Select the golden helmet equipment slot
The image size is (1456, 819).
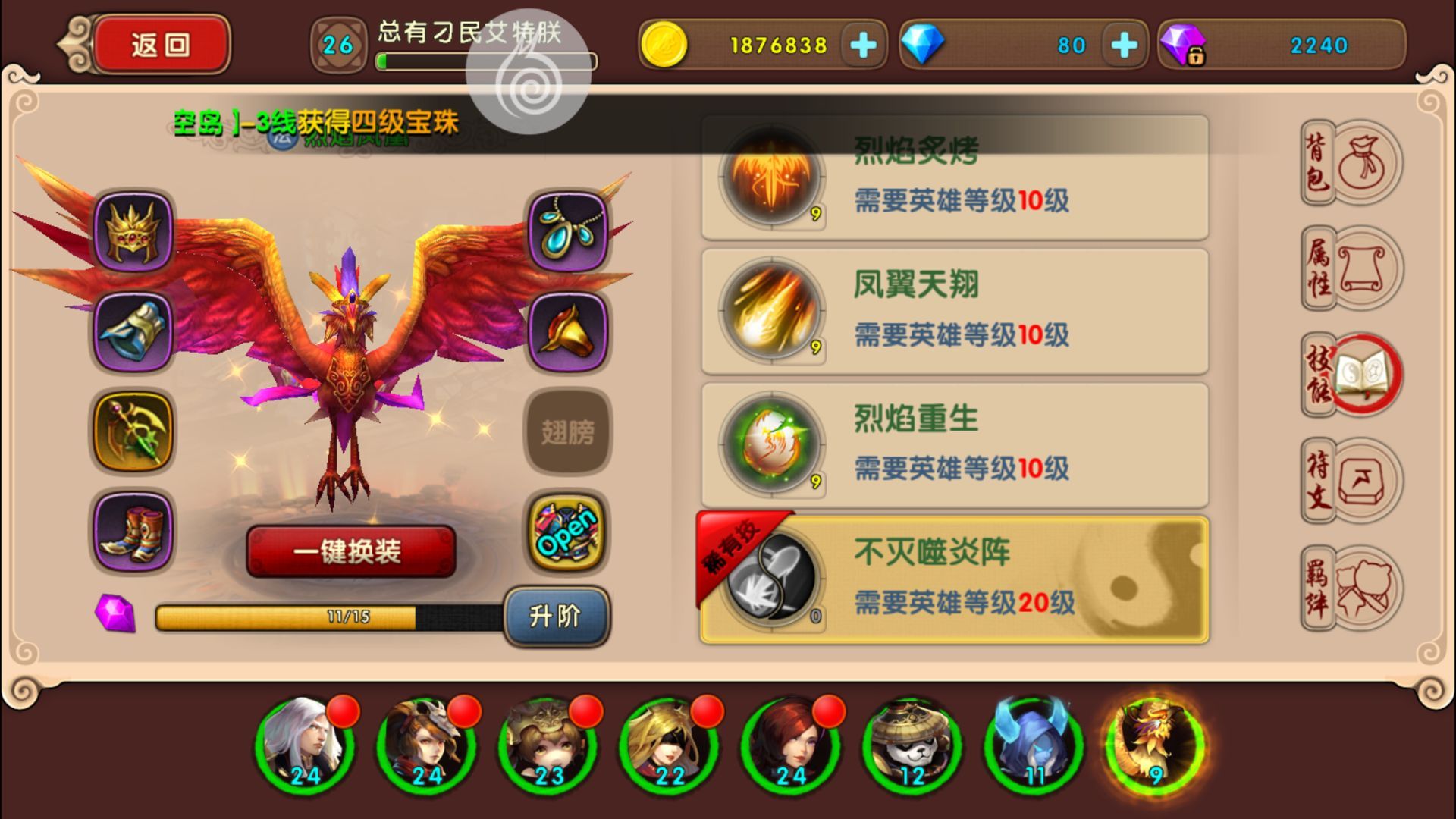[x=133, y=232]
